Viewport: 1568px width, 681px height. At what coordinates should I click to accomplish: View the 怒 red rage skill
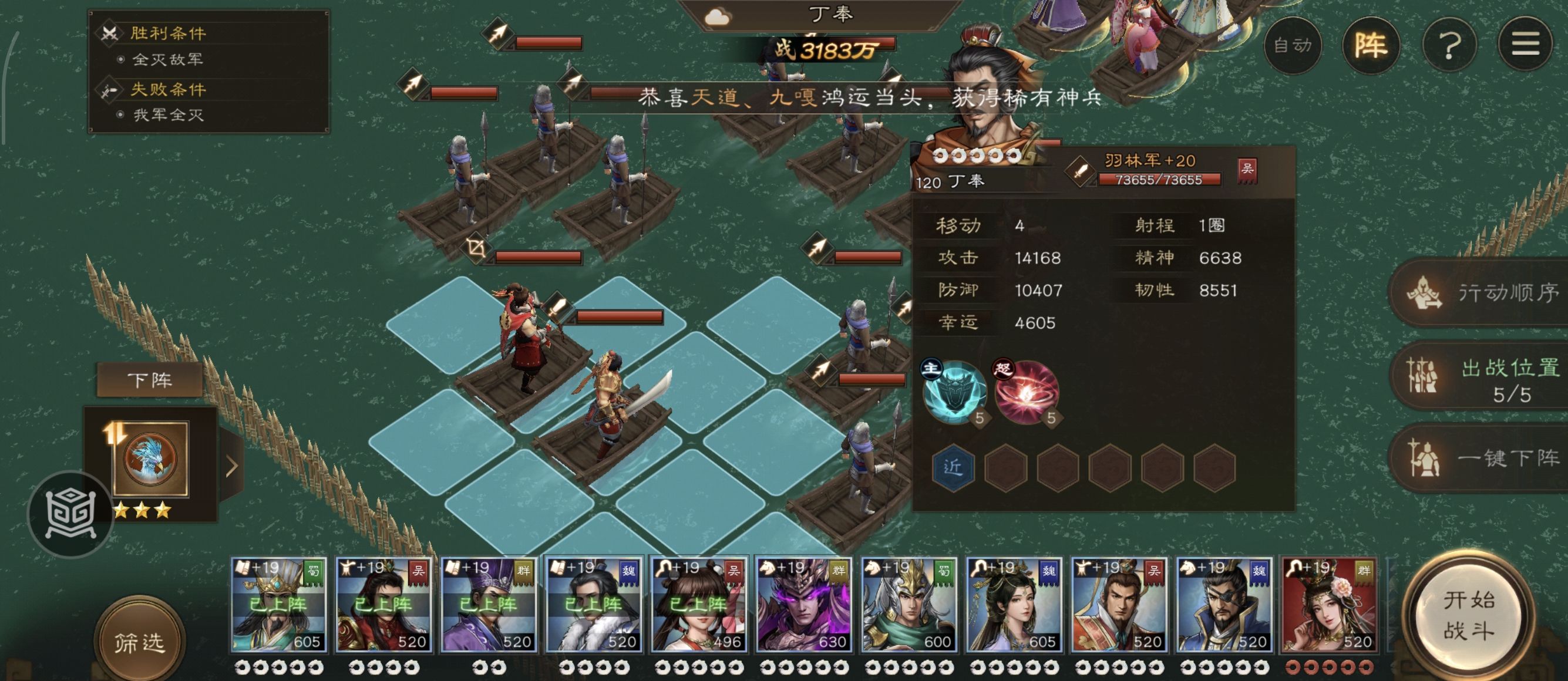[1027, 392]
